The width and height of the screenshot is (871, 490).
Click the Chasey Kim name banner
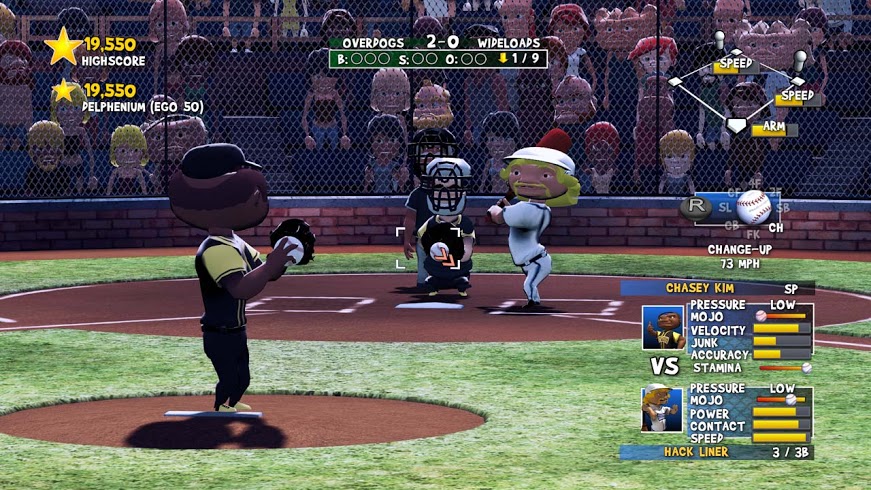[716, 288]
